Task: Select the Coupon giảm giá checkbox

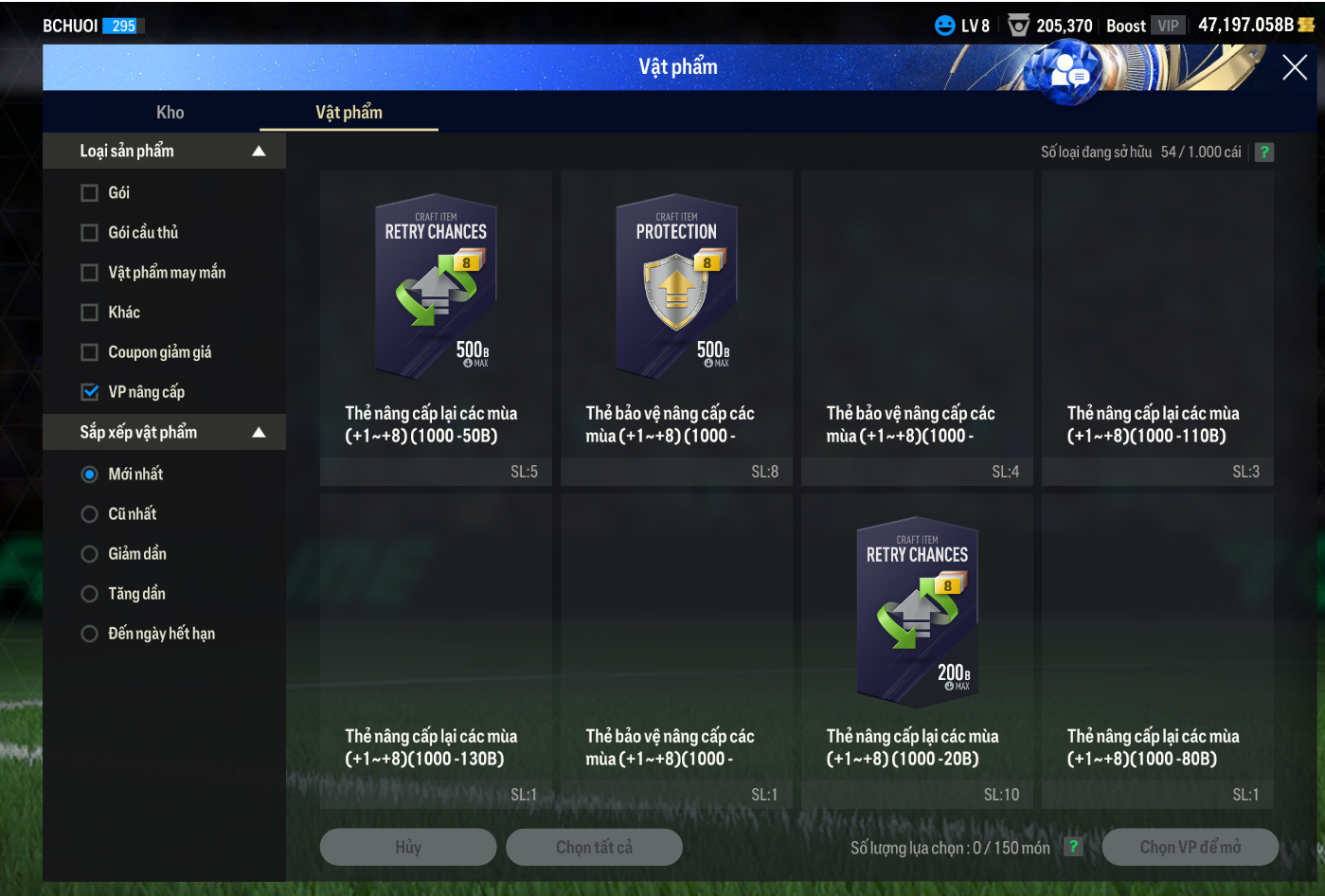Action: tap(90, 352)
